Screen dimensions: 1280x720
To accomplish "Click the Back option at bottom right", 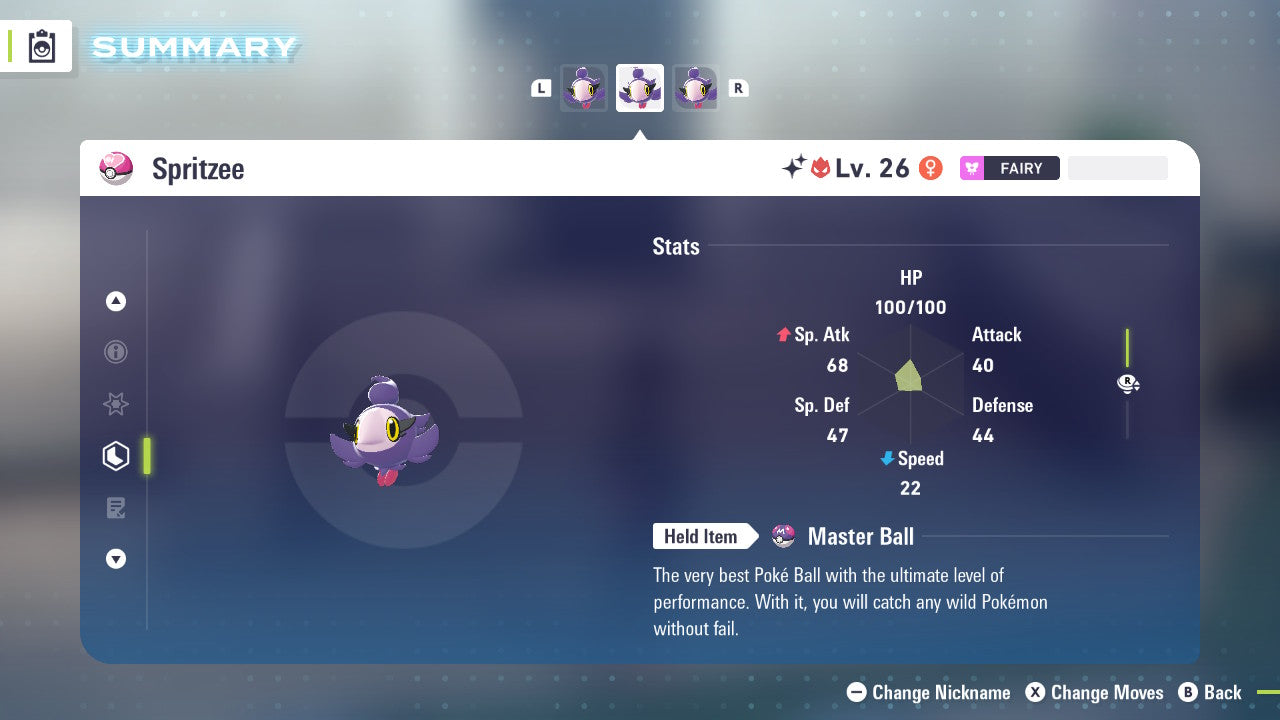I will tap(1211, 692).
